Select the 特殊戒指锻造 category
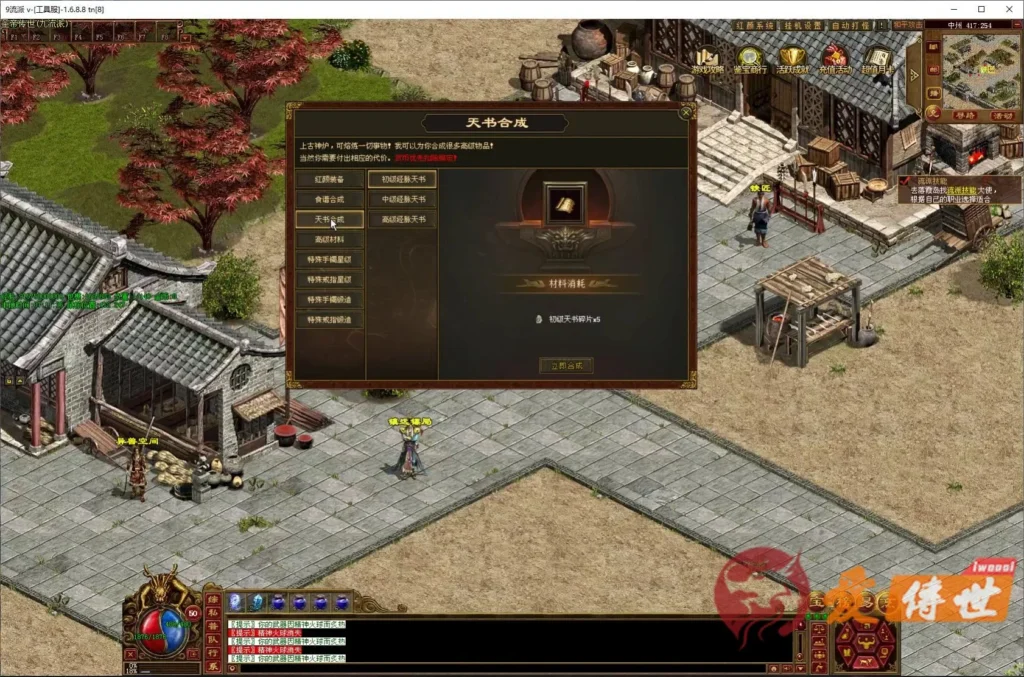 [x=329, y=320]
